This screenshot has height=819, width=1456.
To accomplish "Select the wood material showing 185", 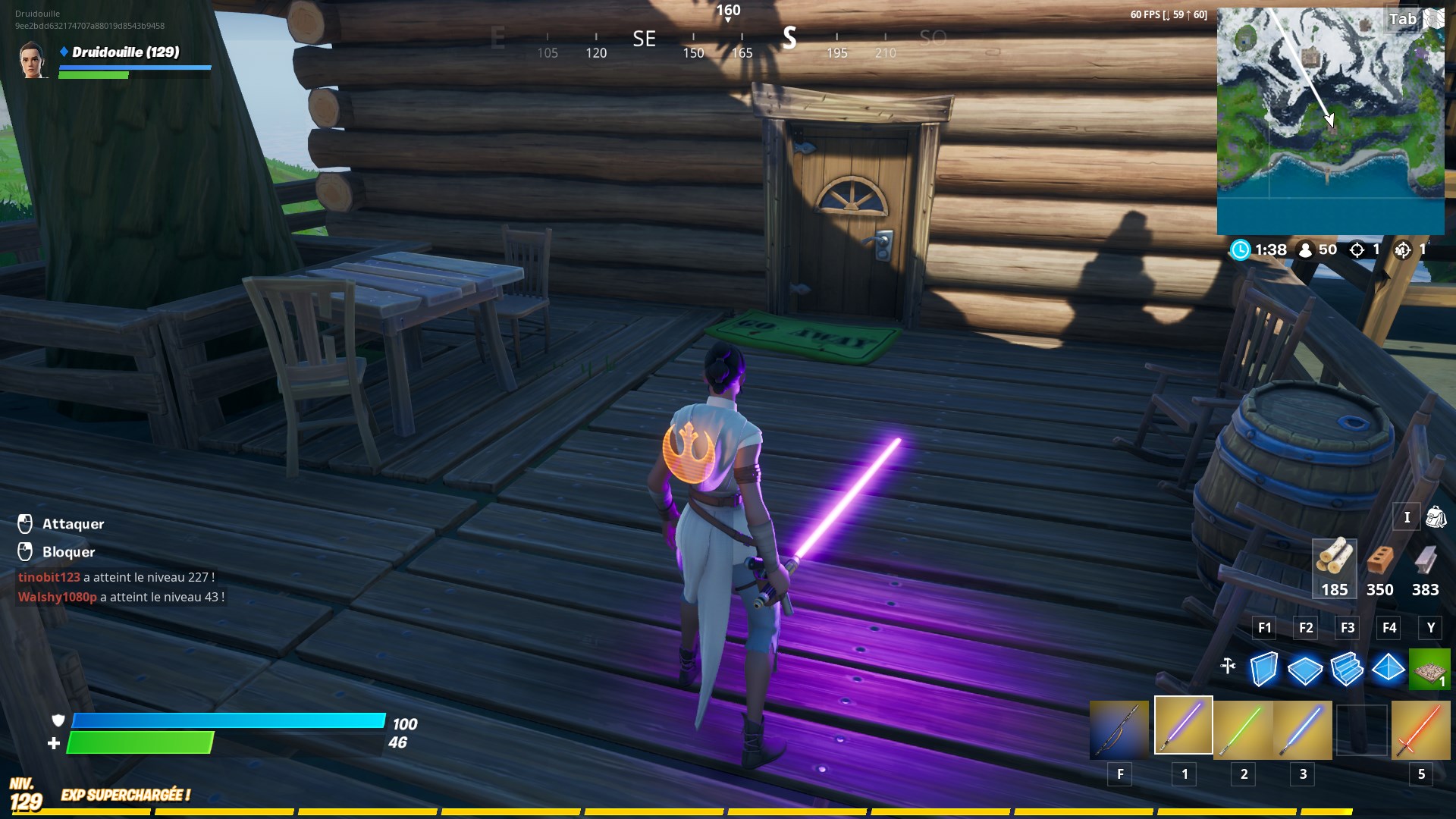I will [1334, 567].
